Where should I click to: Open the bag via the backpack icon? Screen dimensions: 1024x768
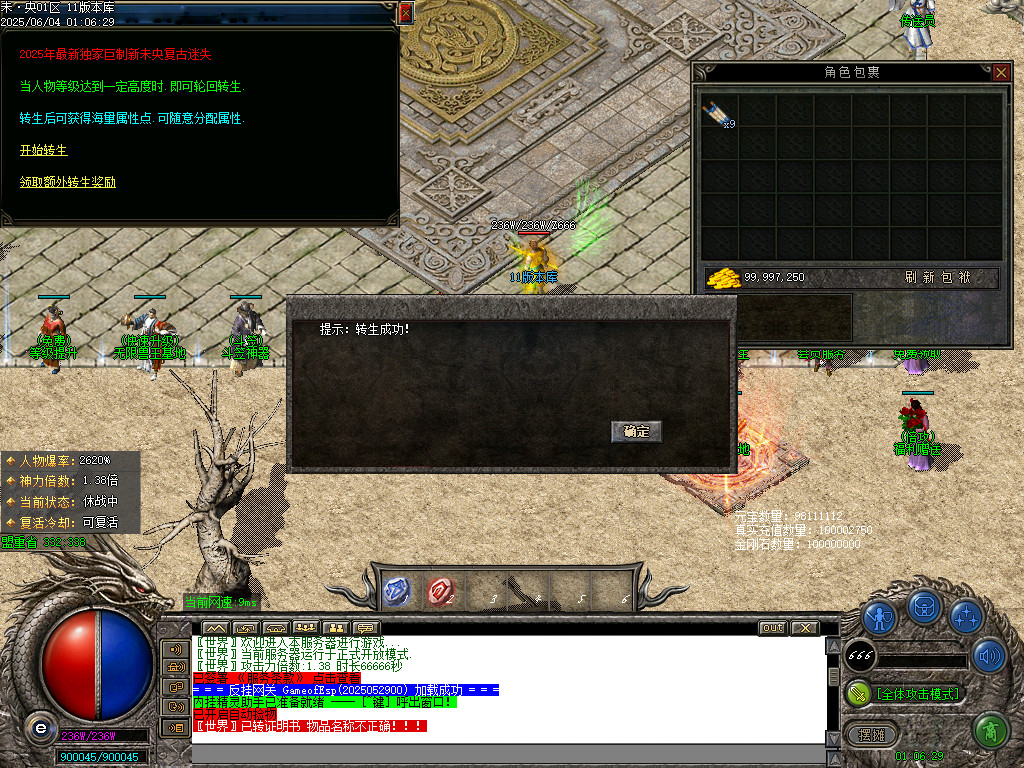(923, 606)
